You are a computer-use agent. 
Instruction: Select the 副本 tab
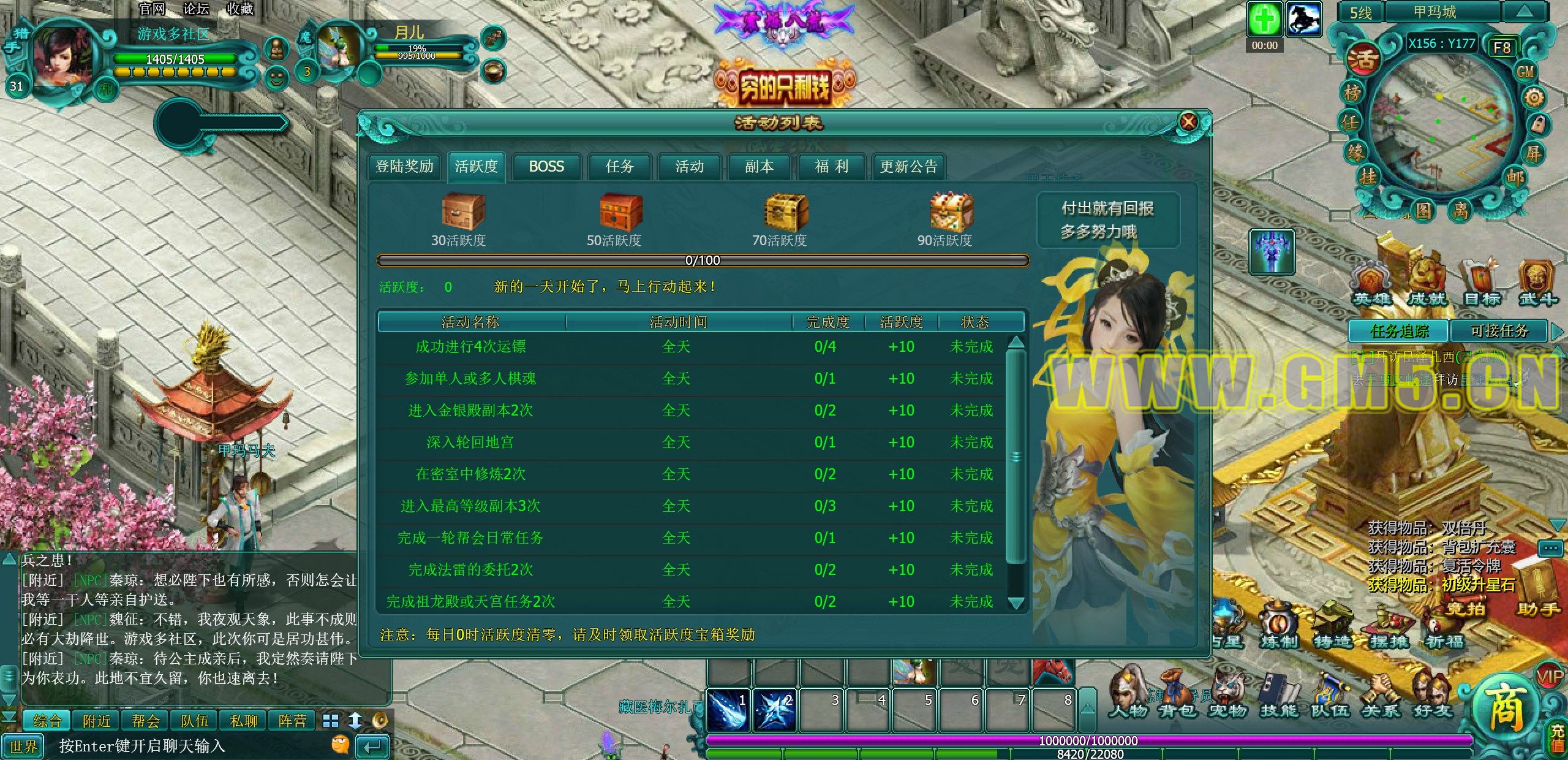pyautogui.click(x=759, y=167)
